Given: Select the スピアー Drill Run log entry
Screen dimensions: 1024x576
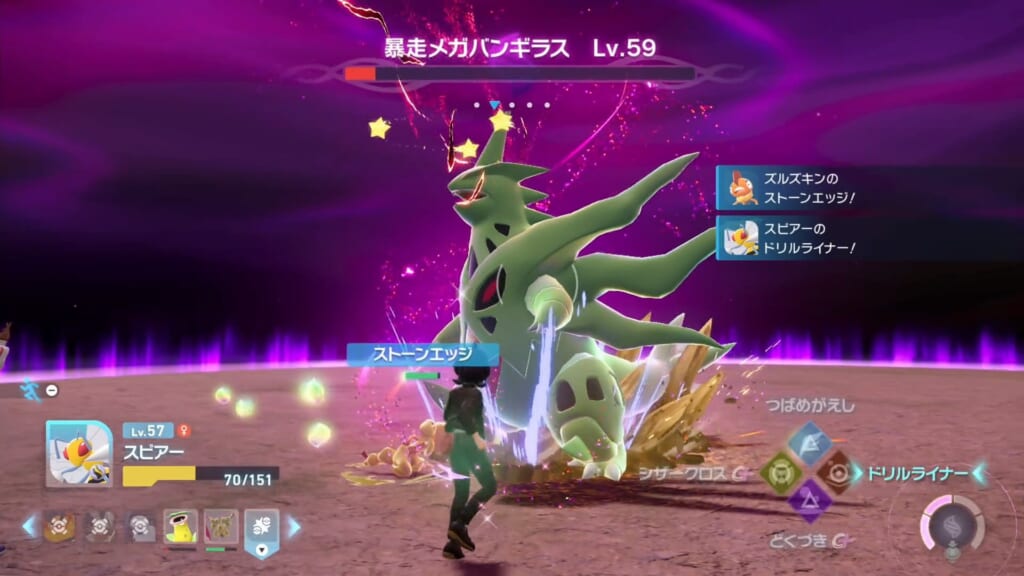Looking at the screenshot, I should [x=790, y=238].
